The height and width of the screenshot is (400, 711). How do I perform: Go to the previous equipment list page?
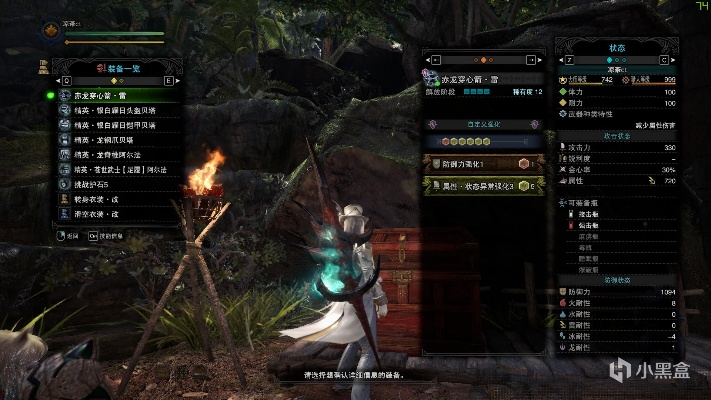click(65, 80)
